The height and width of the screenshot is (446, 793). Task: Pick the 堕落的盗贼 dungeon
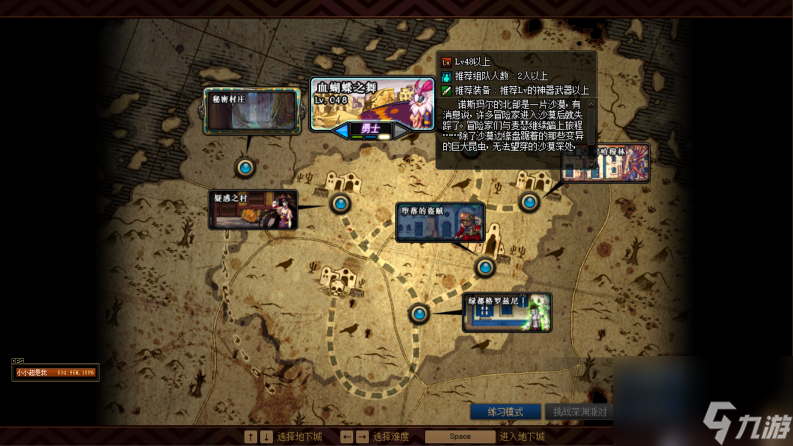439,222
